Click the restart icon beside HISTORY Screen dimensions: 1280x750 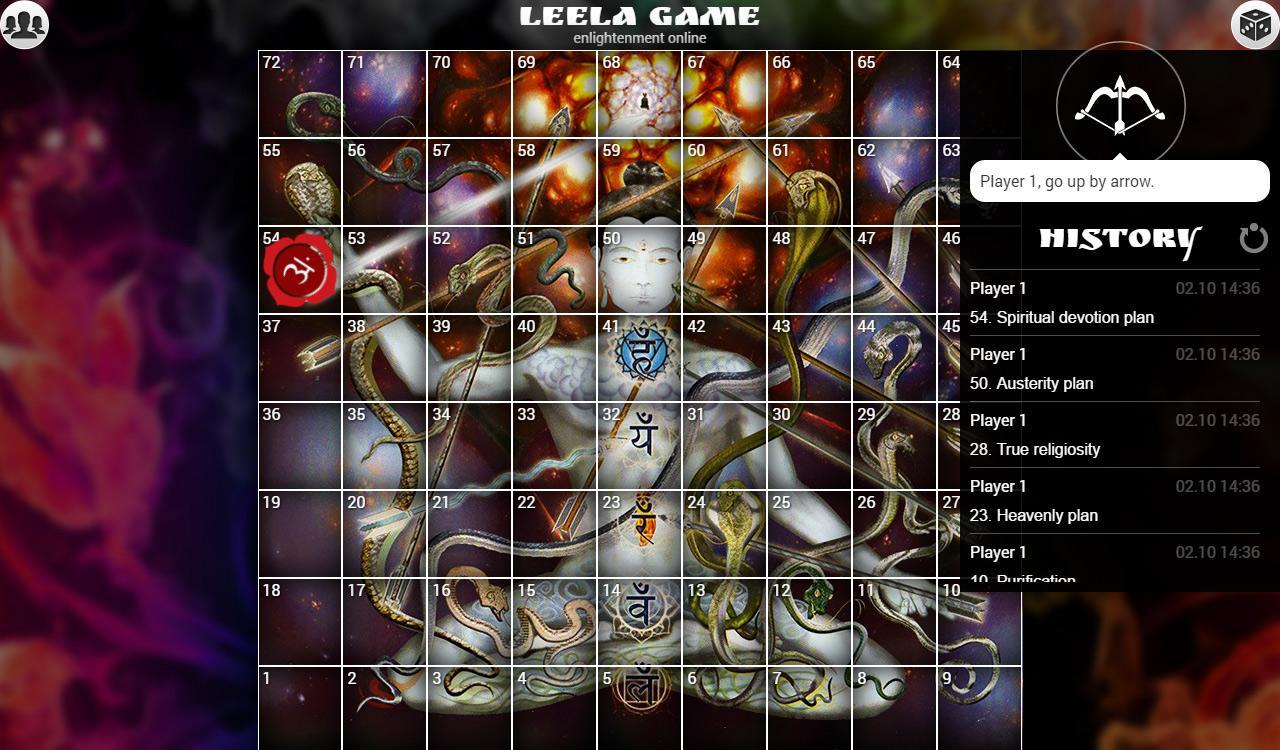(x=1253, y=239)
